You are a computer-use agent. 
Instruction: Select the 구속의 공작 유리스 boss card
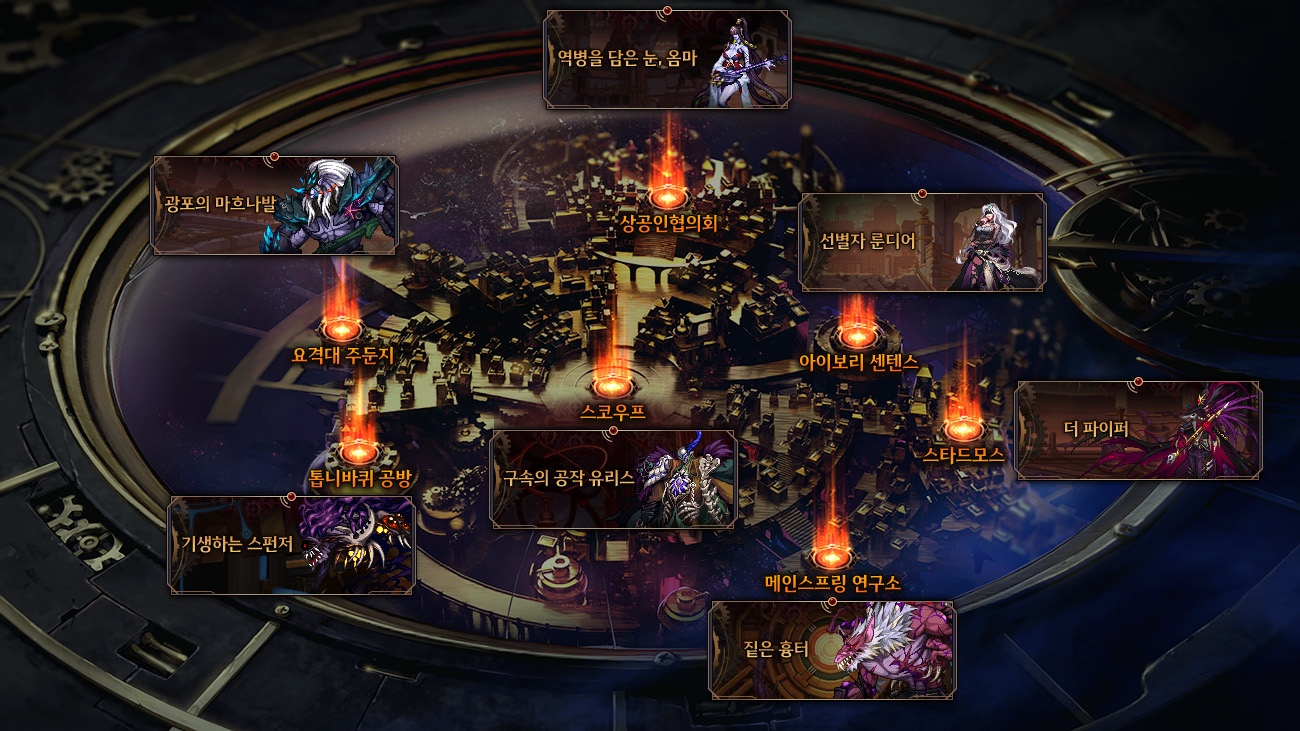612,479
